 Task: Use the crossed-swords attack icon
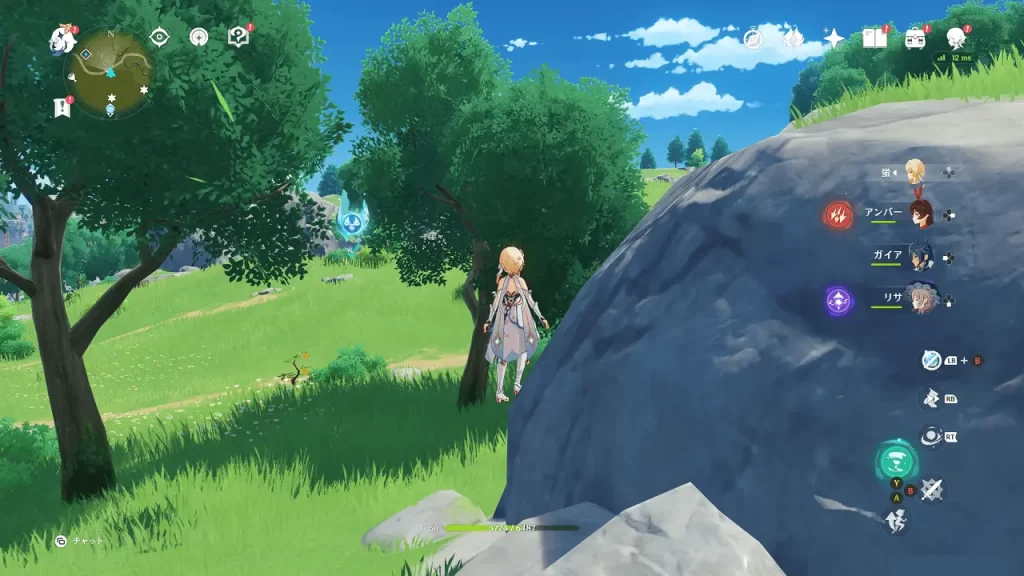click(x=932, y=489)
